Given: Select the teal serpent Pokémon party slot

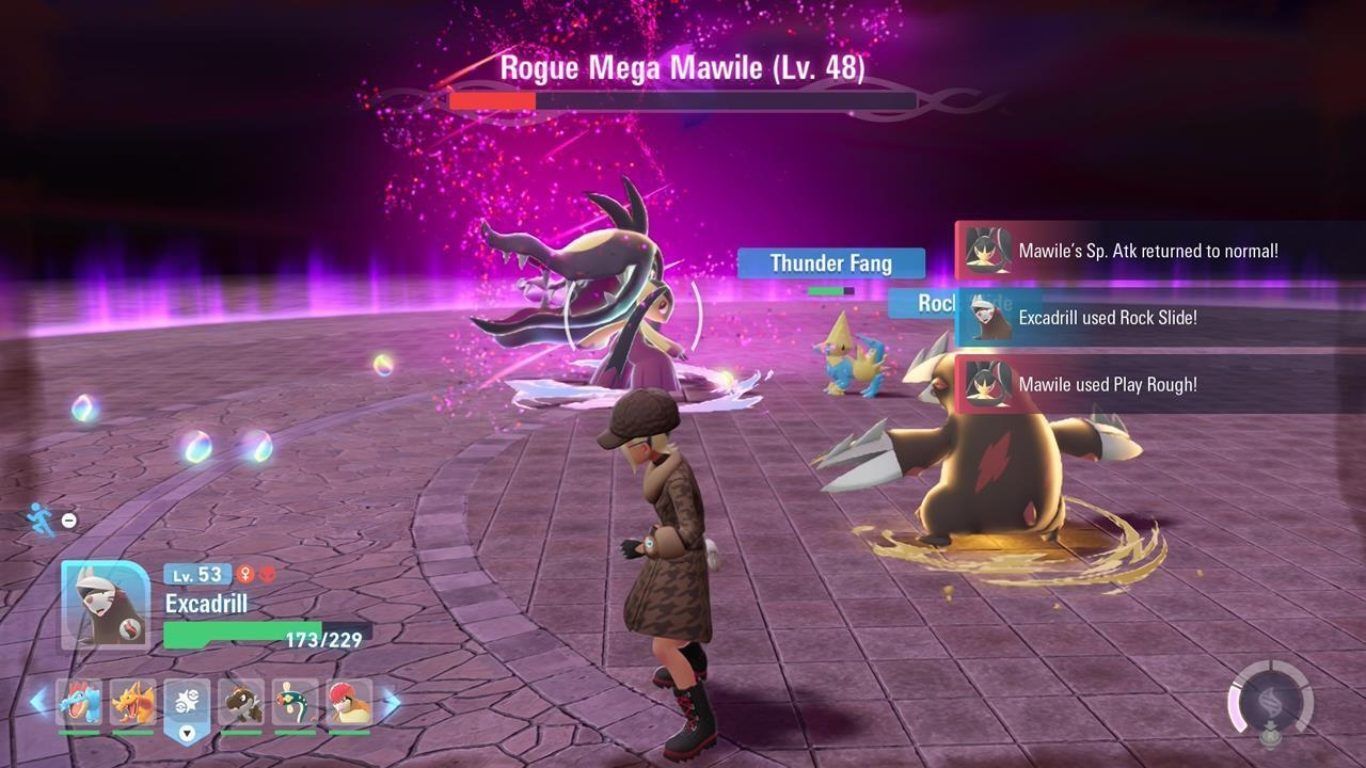Looking at the screenshot, I should point(295,702).
